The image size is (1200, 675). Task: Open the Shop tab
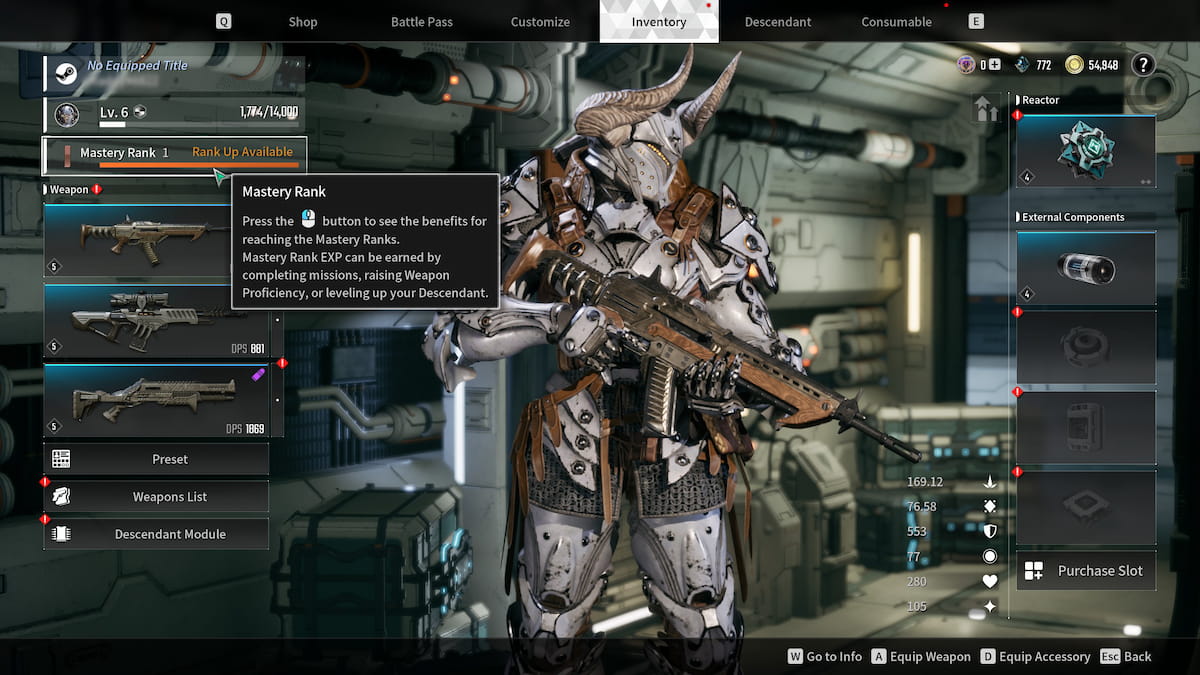point(302,21)
